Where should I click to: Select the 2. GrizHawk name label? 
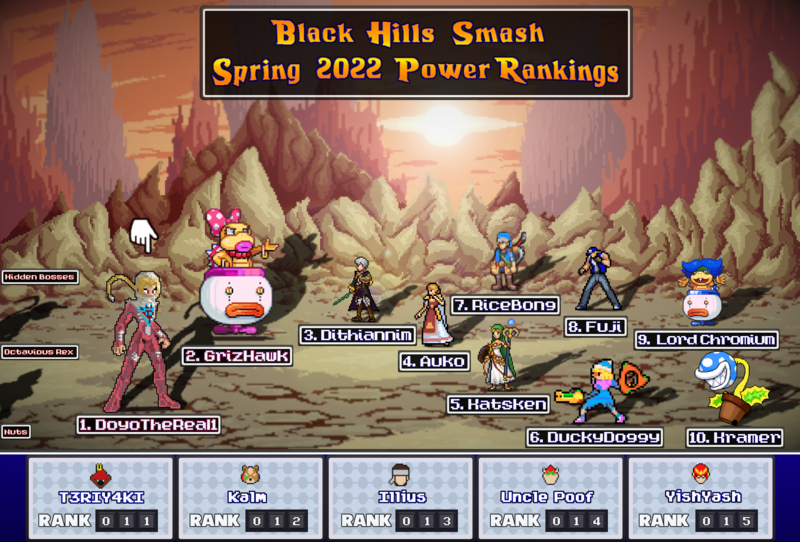[237, 356]
